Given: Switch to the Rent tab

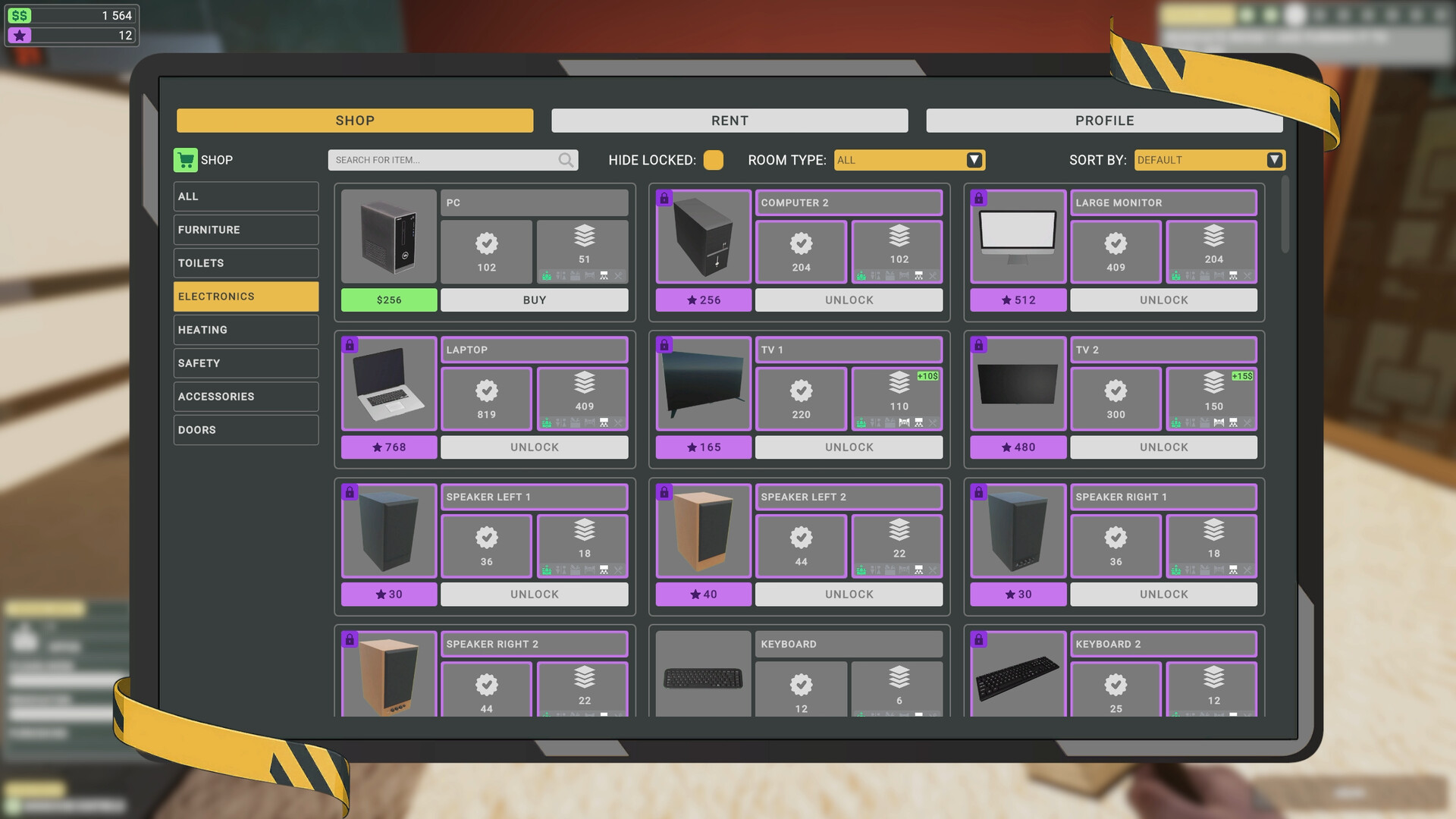Looking at the screenshot, I should tap(729, 120).
